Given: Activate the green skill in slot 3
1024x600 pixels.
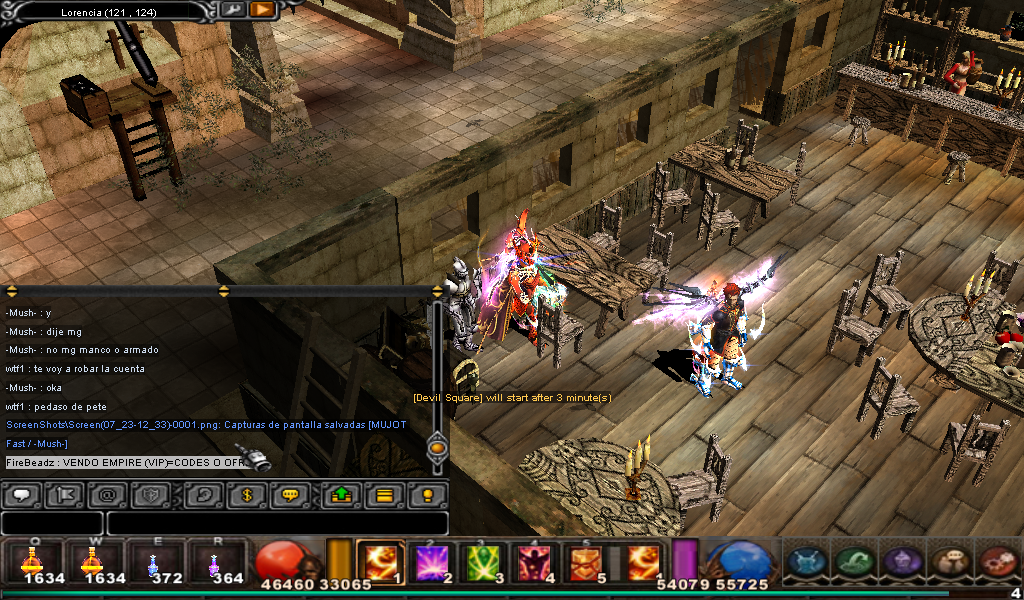Looking at the screenshot, I should tap(484, 562).
